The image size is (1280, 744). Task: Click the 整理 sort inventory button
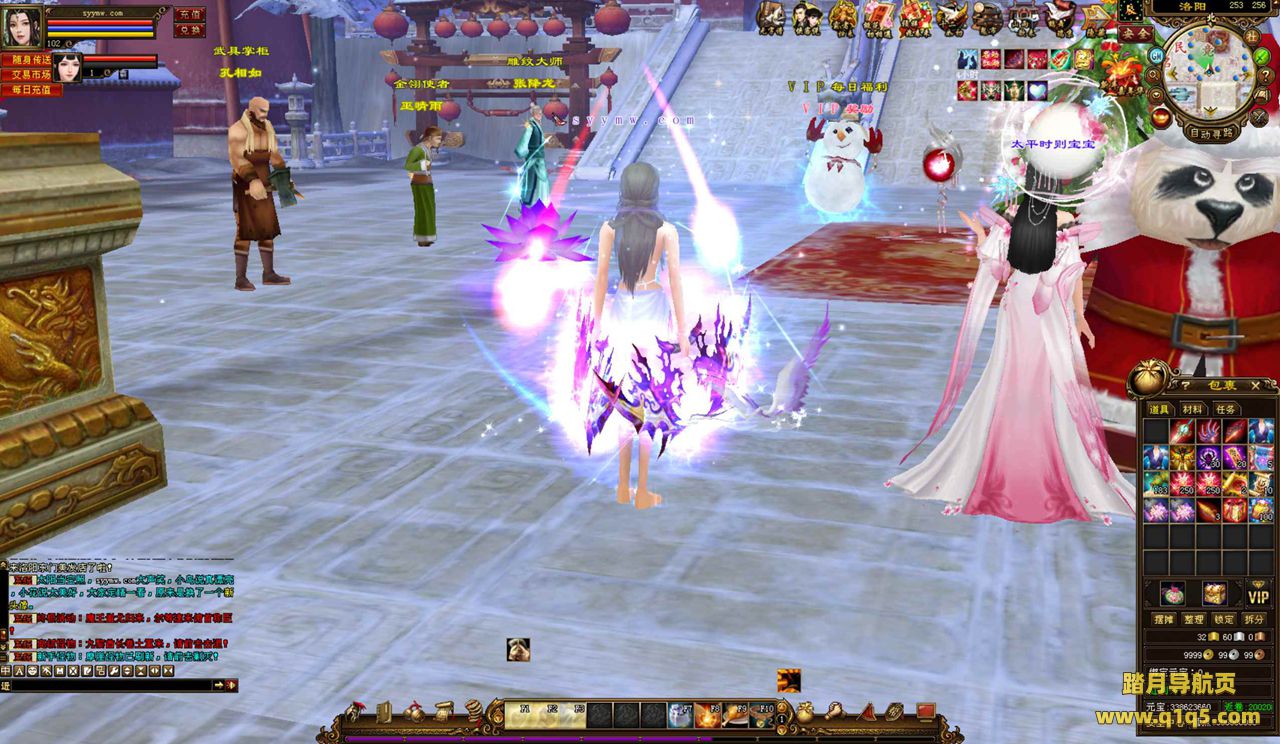coord(1193,619)
